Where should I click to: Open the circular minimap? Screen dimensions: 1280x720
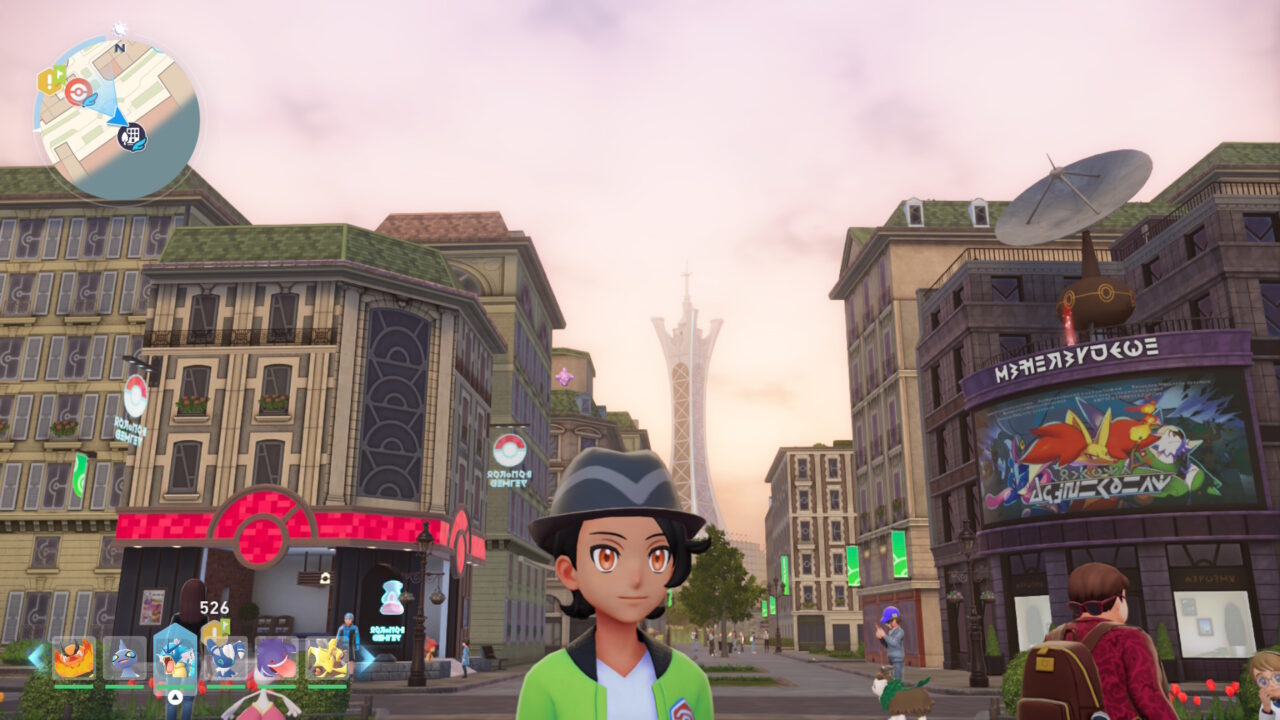pos(116,117)
